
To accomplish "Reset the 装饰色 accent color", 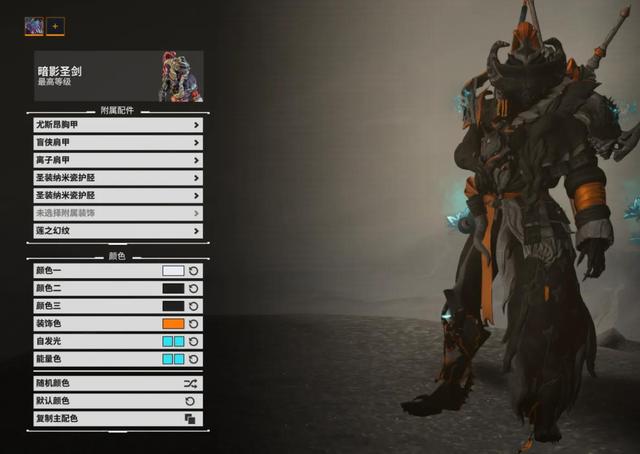I will [194, 323].
